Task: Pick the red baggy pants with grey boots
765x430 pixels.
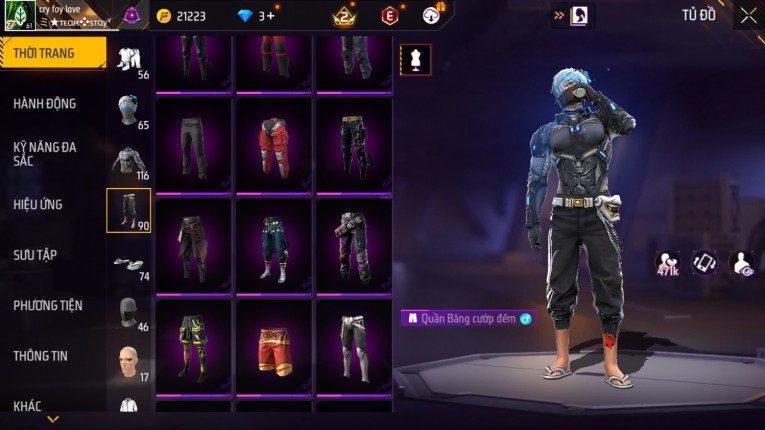Action: 273,146
